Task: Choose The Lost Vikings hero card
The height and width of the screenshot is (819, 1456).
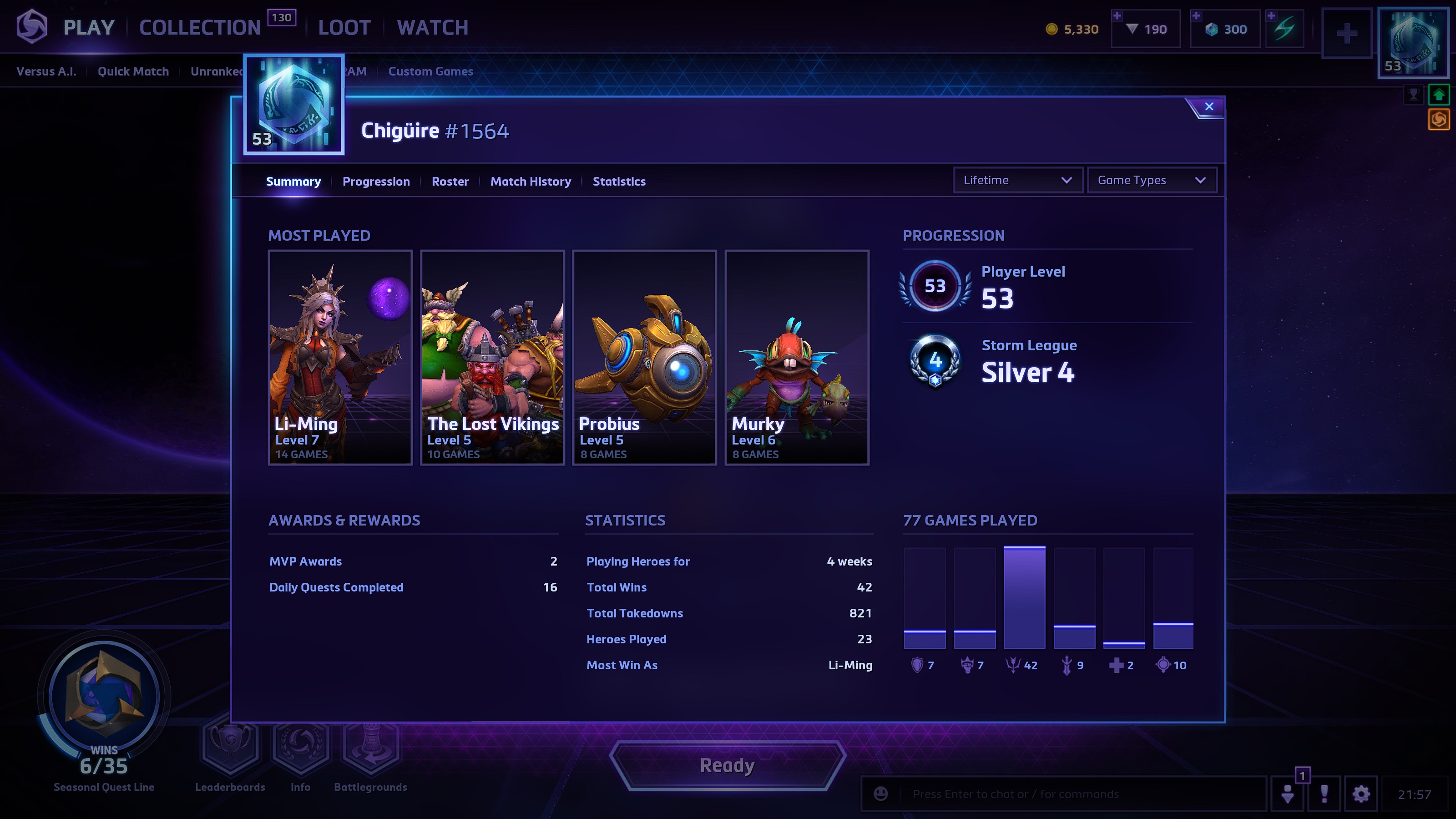Action: tap(492, 357)
